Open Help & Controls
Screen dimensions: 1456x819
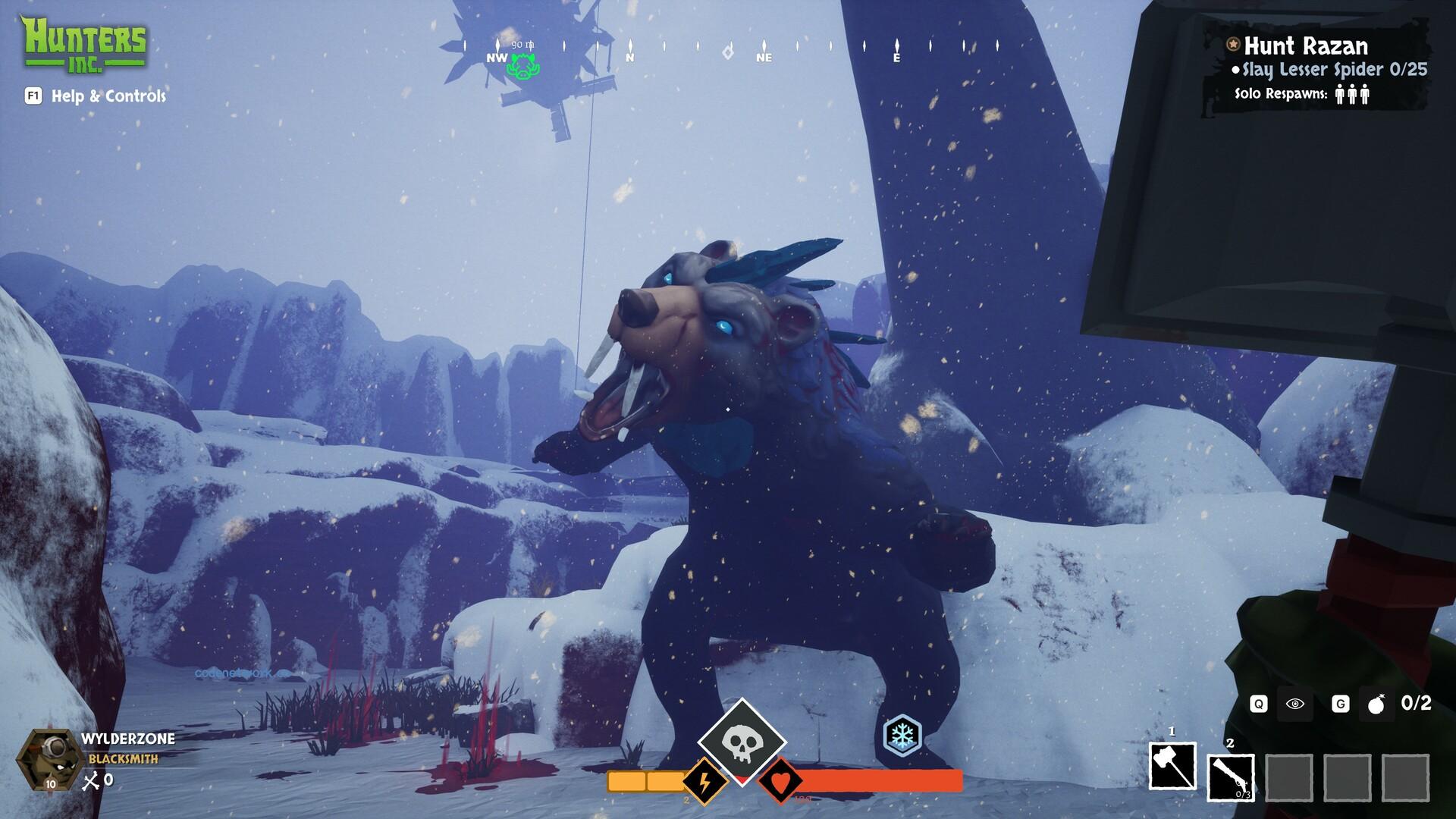108,96
